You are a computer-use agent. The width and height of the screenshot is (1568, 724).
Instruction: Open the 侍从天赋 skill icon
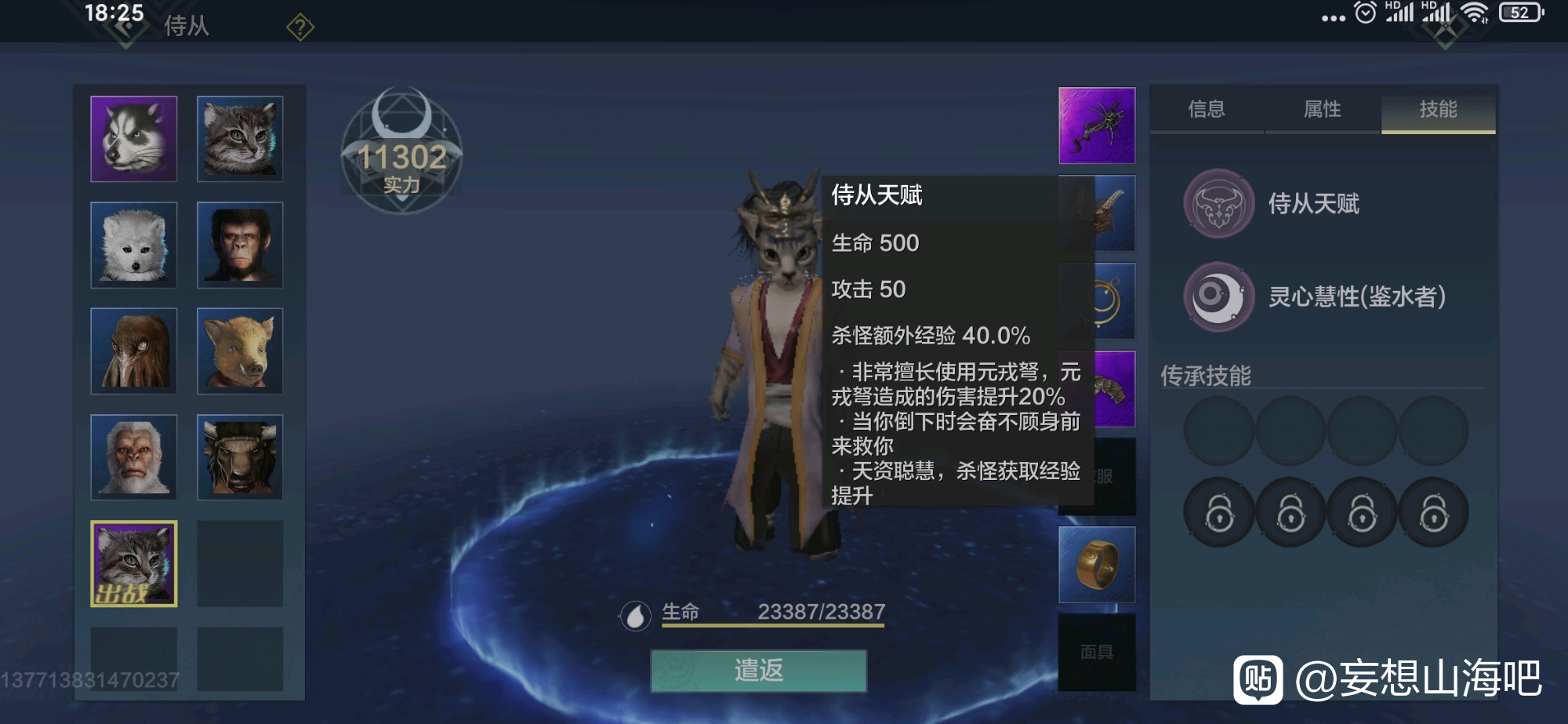(x=1218, y=204)
